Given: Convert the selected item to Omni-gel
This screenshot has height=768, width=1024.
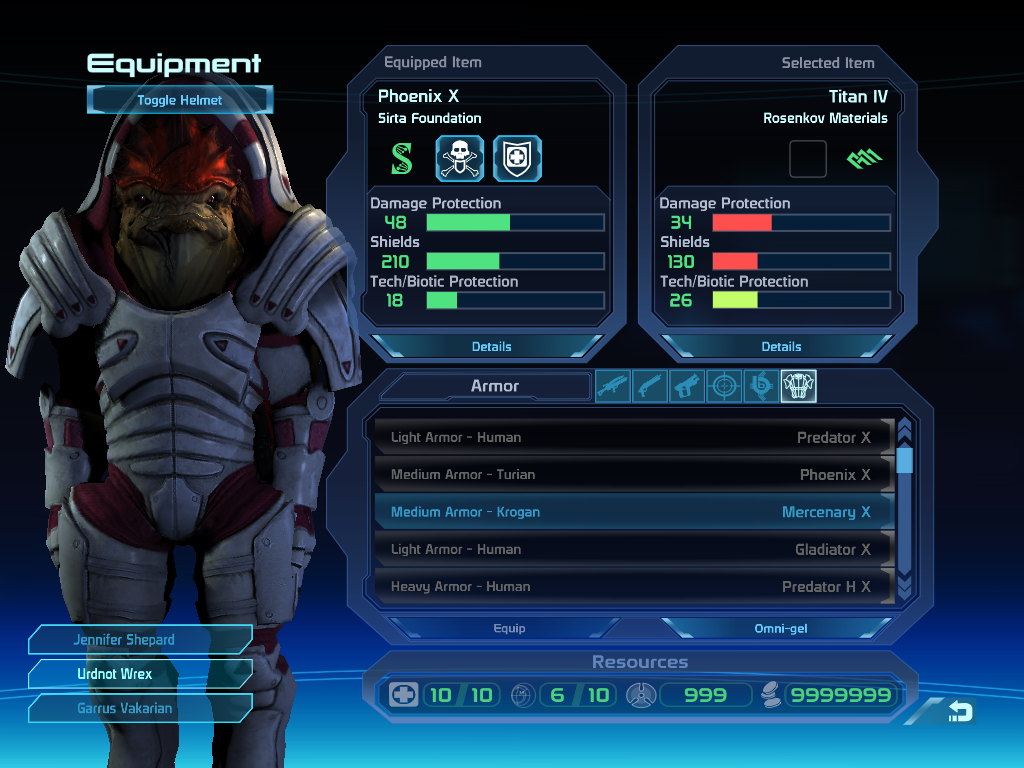Looking at the screenshot, I should (781, 628).
